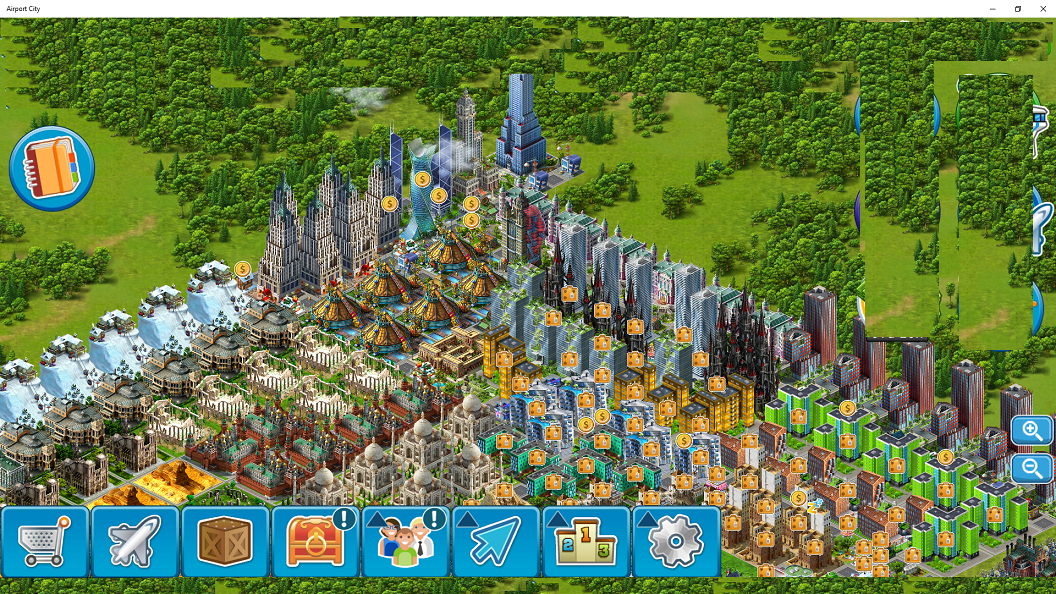The width and height of the screenshot is (1056, 594).
Task: Minimize the Airport City window
Action: 993,9
